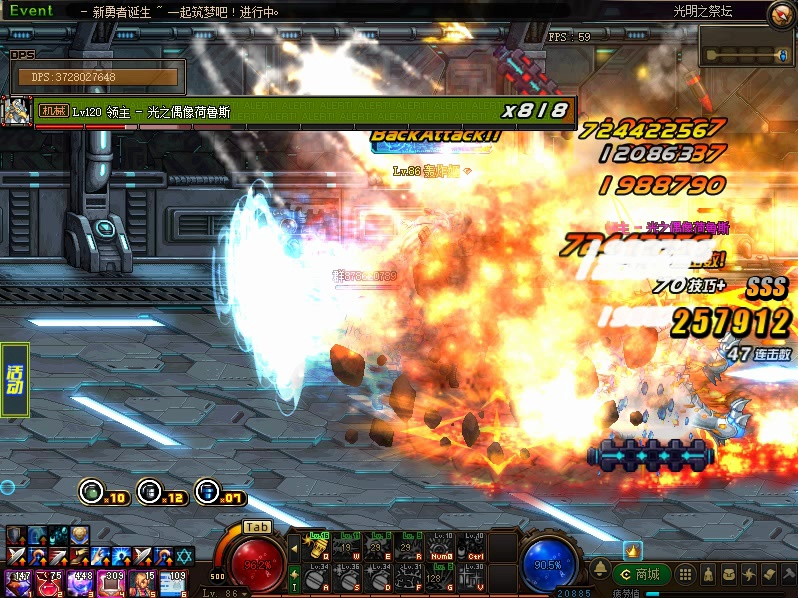Select the doll item in slot 5
798x598 pixels.
pos(141,581)
